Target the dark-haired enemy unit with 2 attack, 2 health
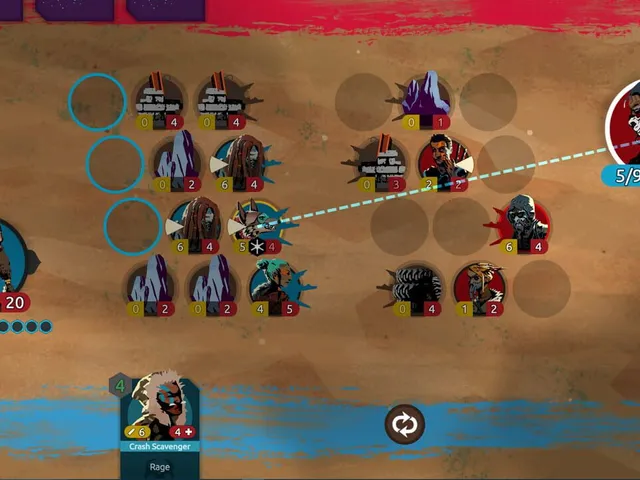Viewport: 640px width, 480px height. pos(444,162)
